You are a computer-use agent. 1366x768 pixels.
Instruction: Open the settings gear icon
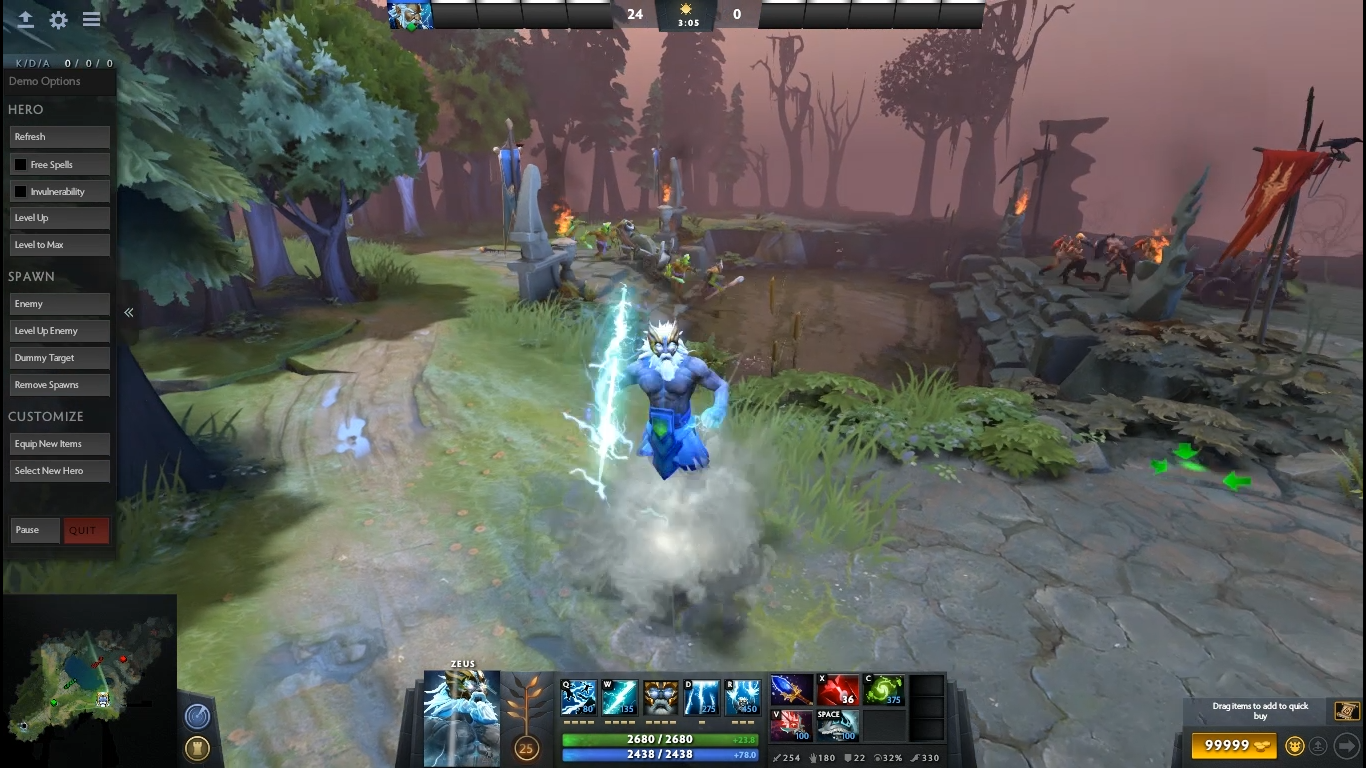pos(59,20)
